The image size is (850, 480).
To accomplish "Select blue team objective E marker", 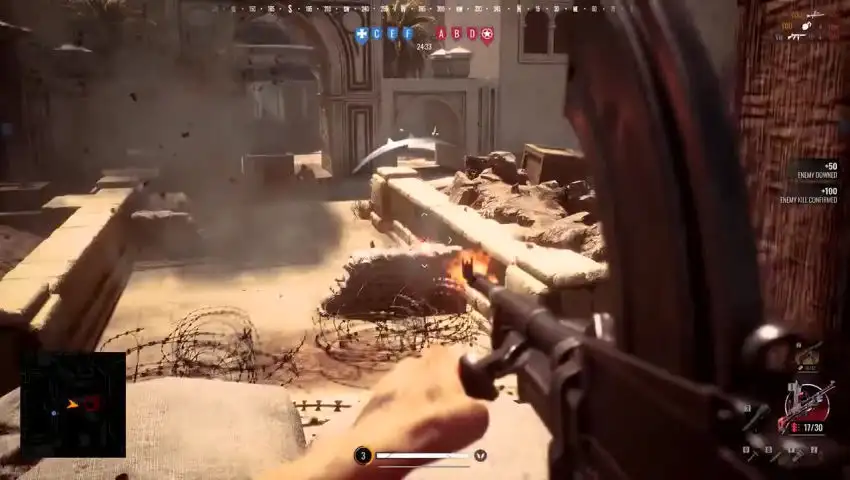I will coord(392,33).
